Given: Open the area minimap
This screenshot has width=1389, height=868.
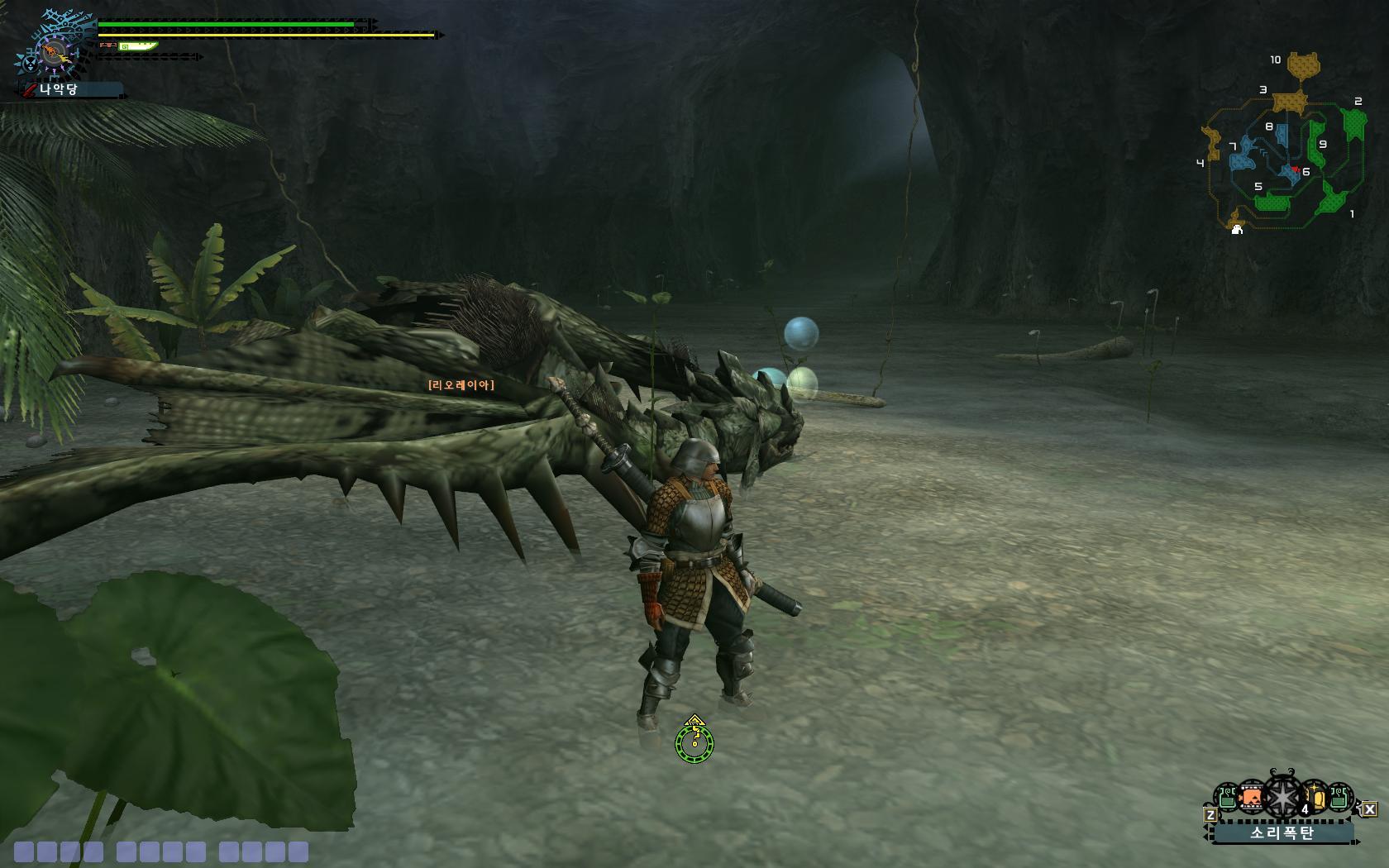Looking at the screenshot, I should point(1282,149).
